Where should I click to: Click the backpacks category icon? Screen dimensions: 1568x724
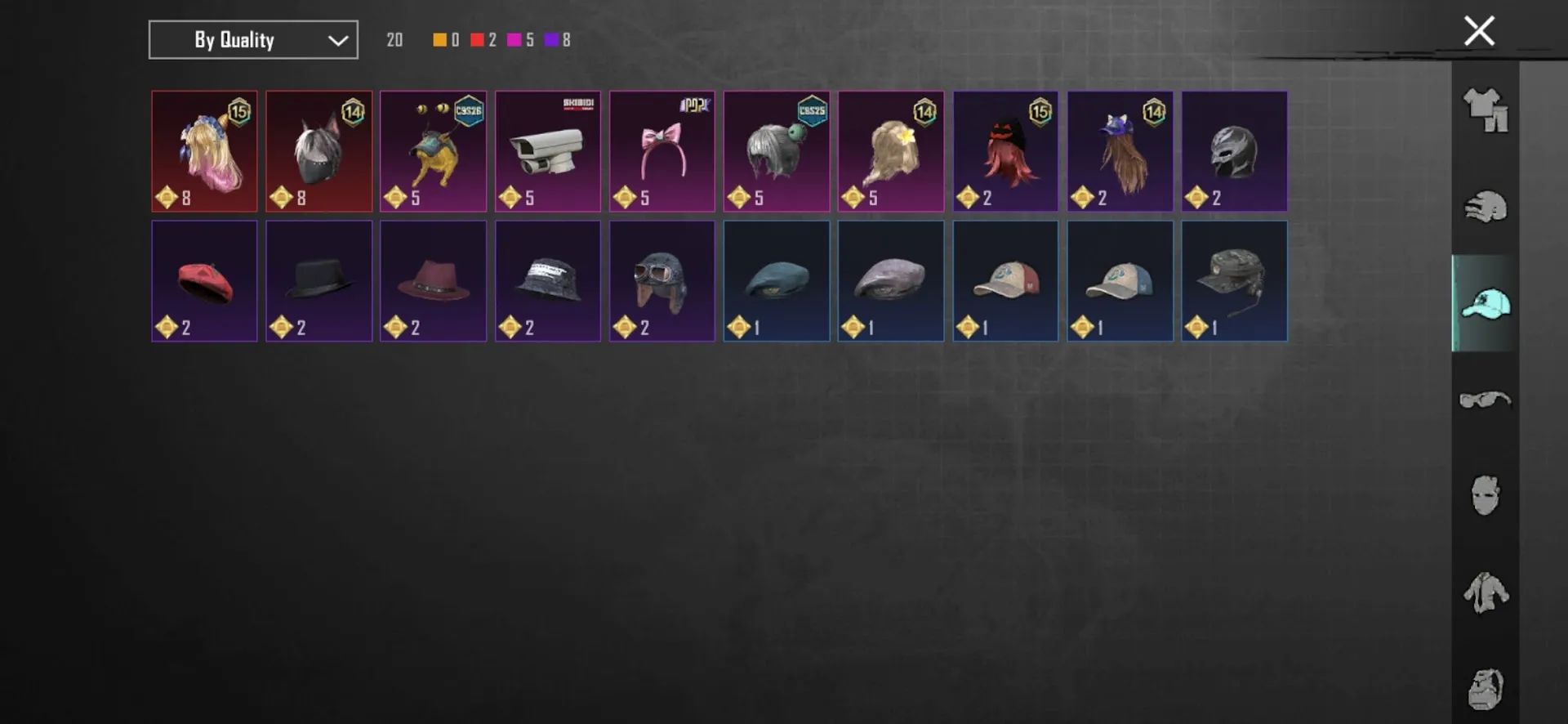(x=1485, y=689)
